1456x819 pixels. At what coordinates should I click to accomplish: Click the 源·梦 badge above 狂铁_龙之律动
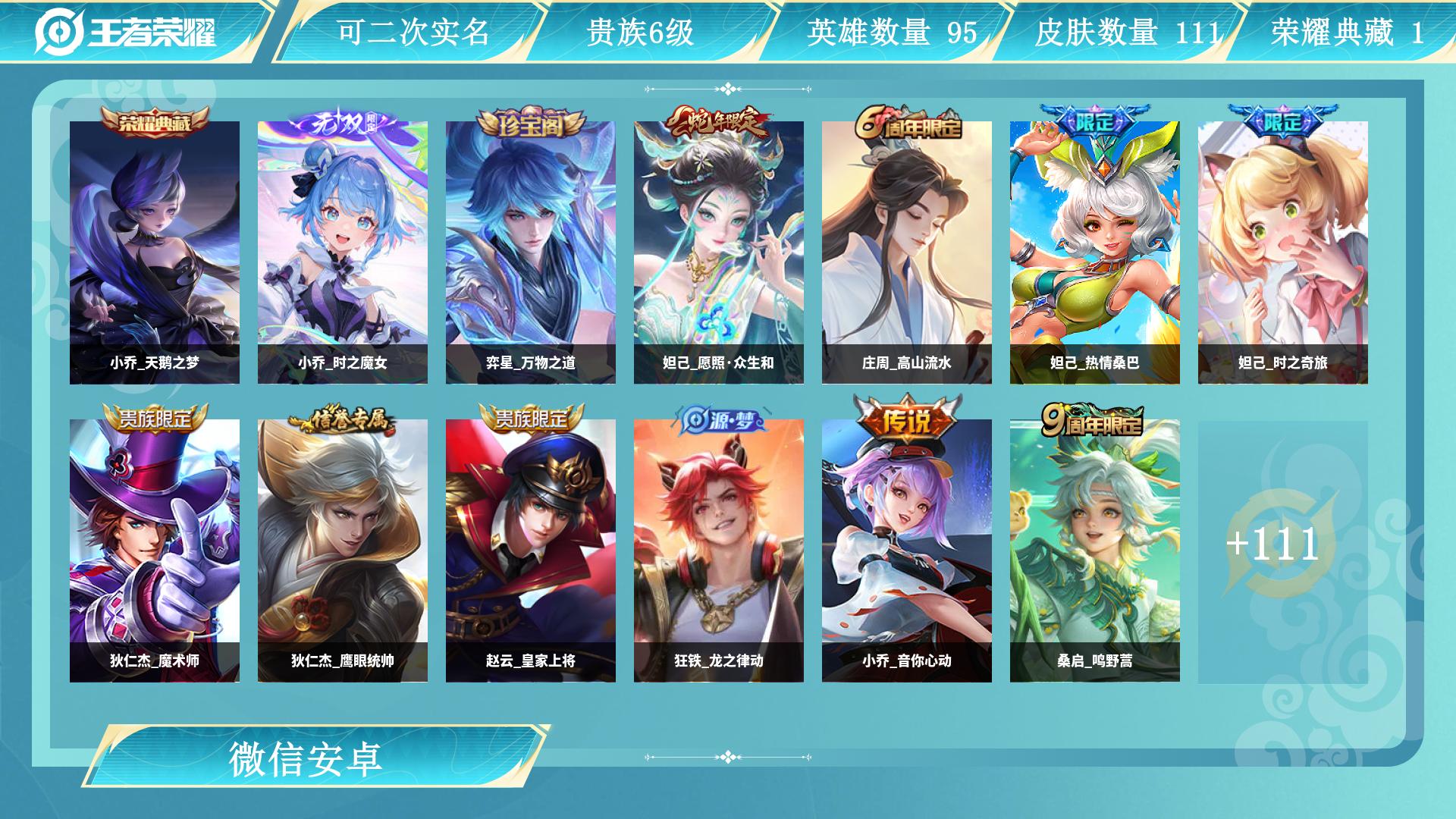[719, 421]
